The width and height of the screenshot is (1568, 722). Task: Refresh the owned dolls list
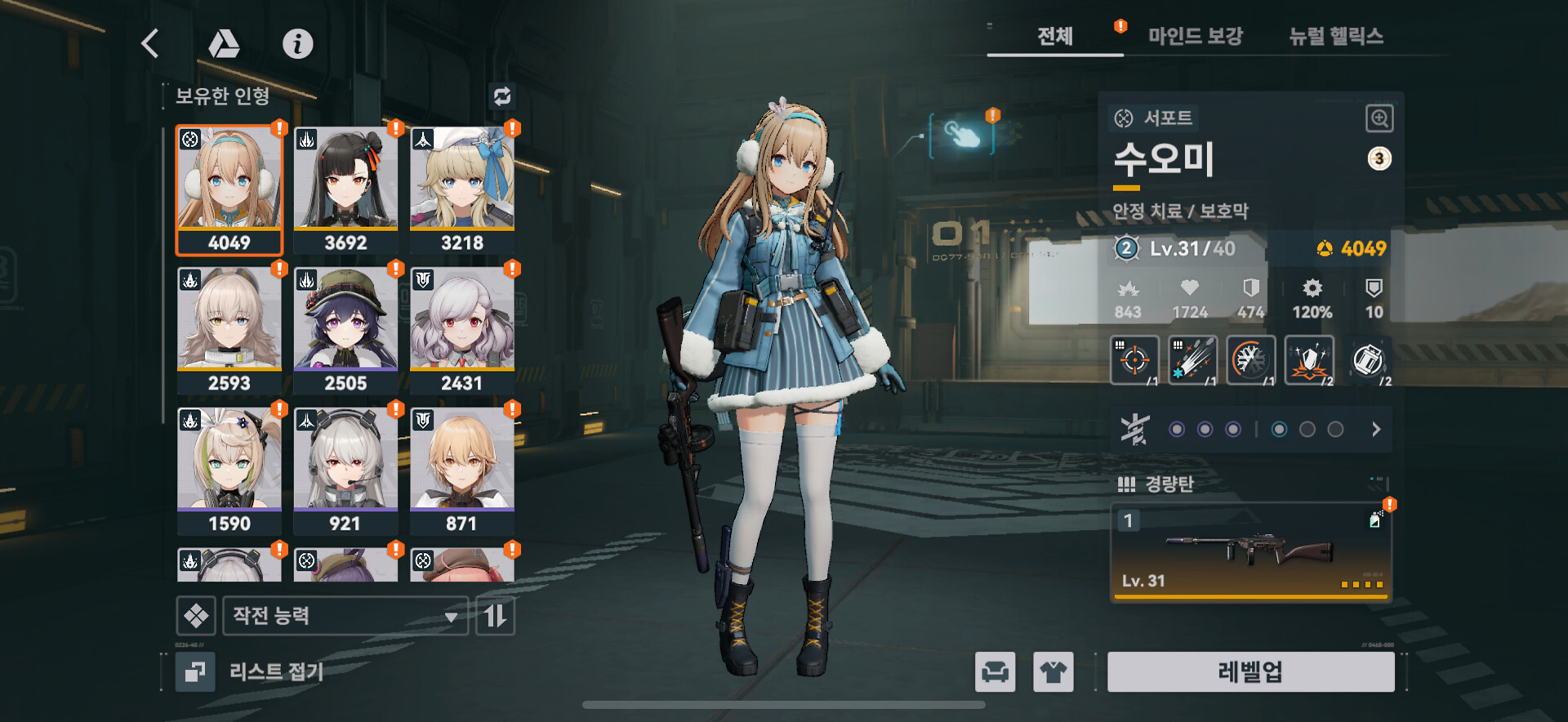501,96
